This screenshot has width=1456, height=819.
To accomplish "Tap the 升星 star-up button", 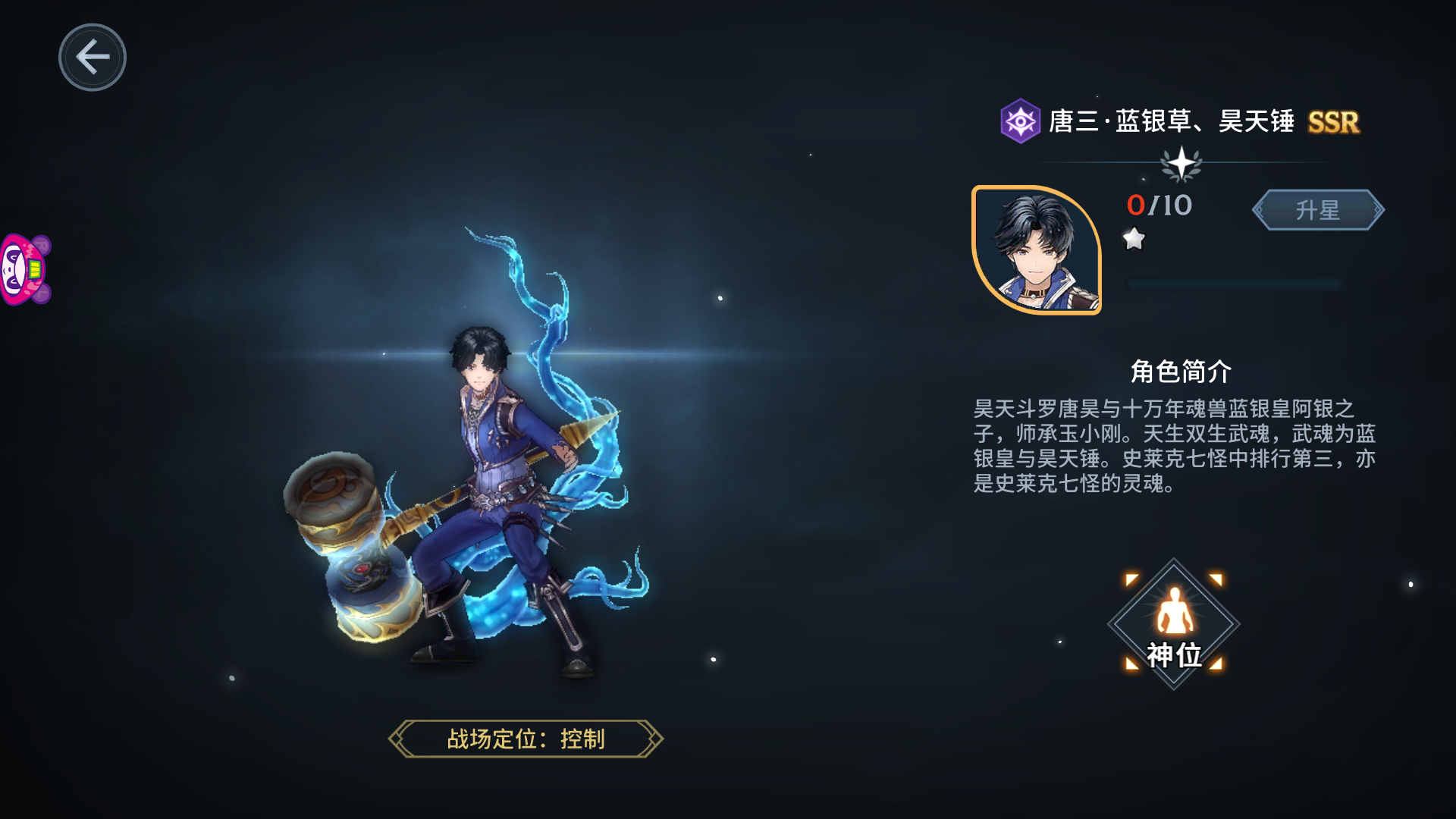I will [1317, 210].
